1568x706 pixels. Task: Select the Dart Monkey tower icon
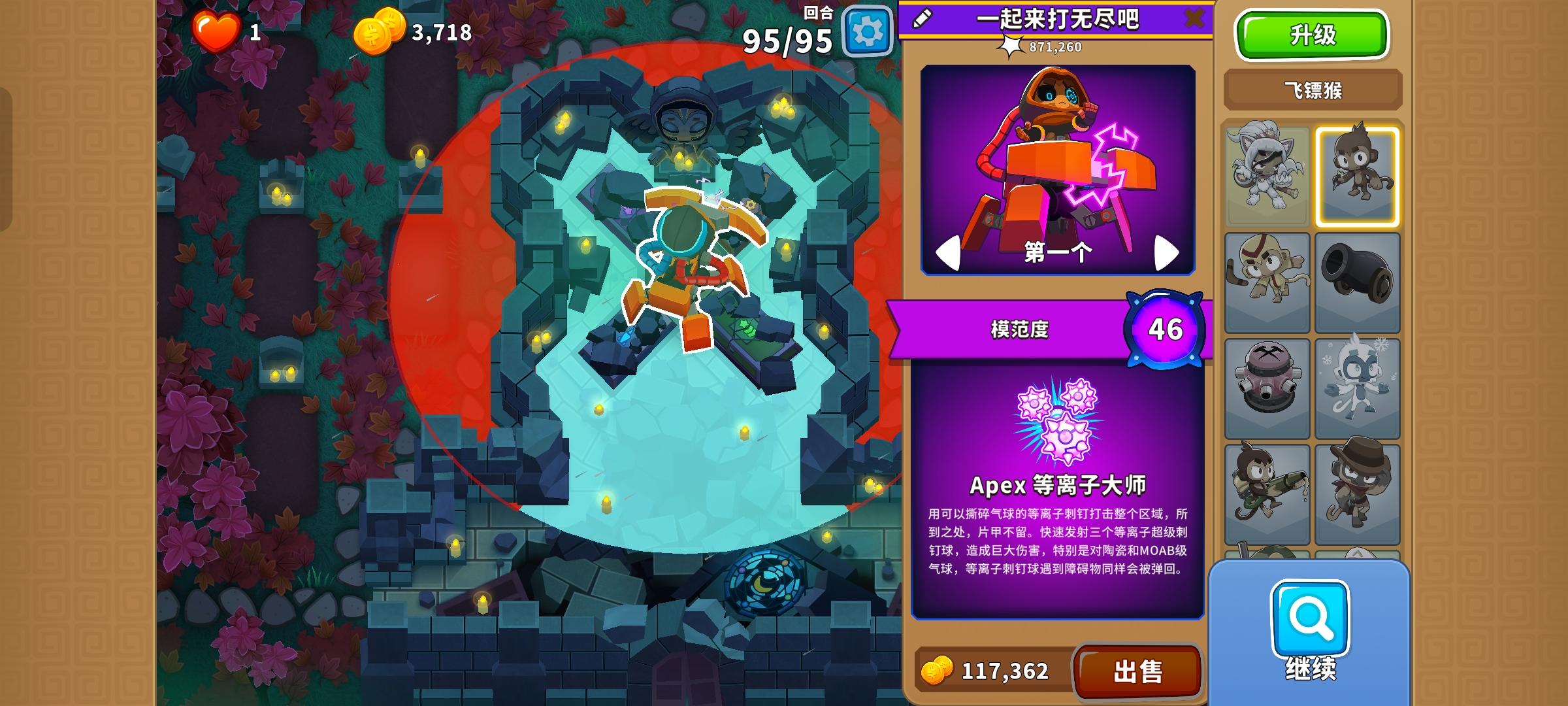1358,175
